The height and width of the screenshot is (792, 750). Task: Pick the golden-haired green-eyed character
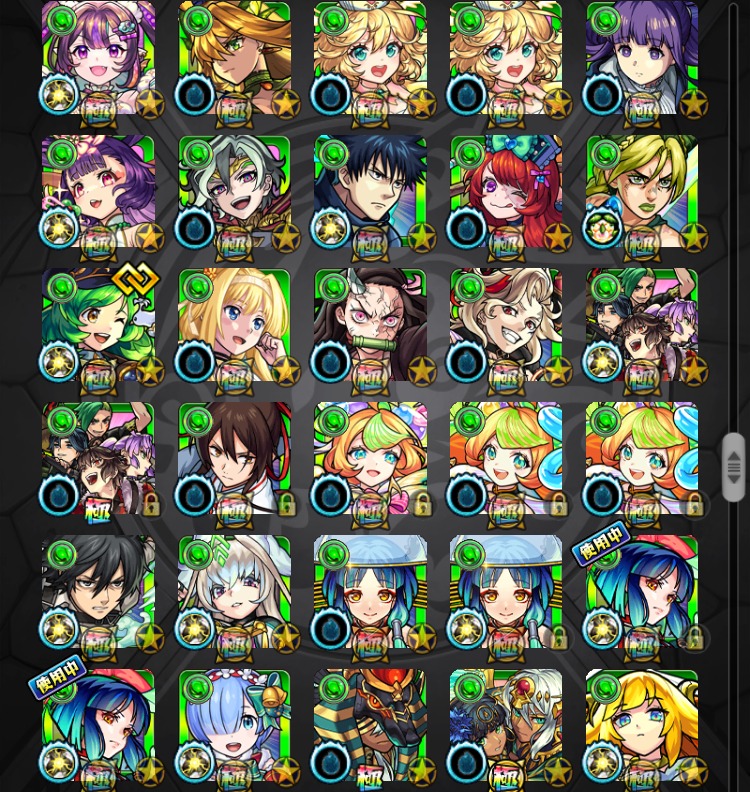coord(234,56)
